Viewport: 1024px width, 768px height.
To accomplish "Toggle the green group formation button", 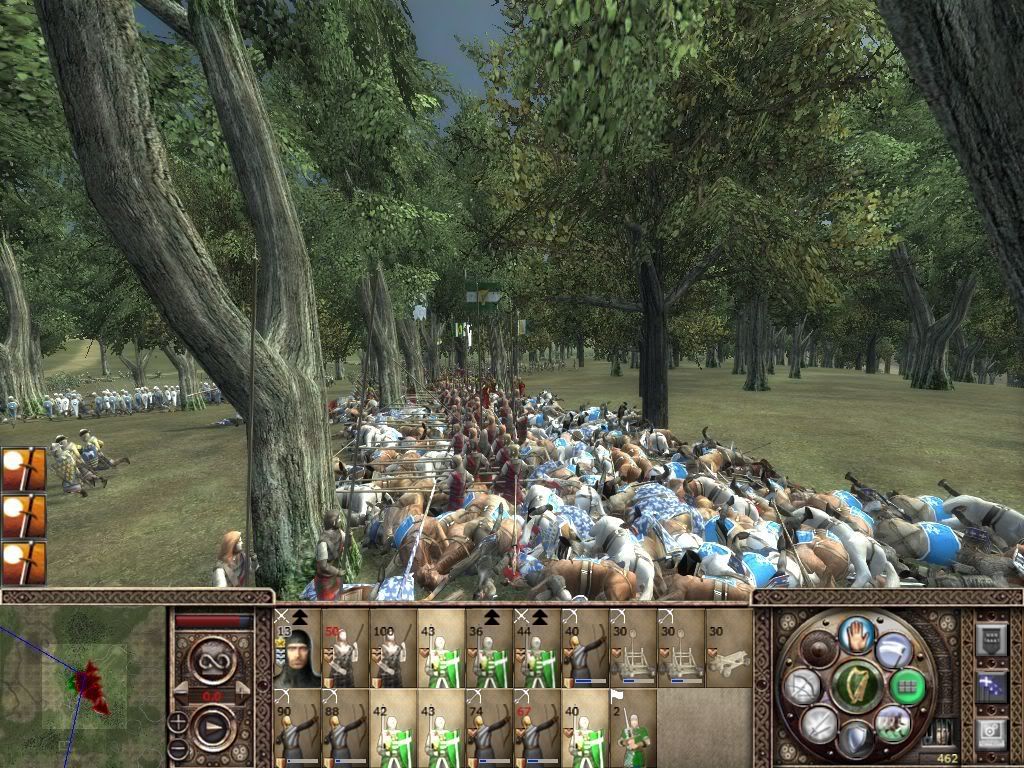I will tap(907, 687).
